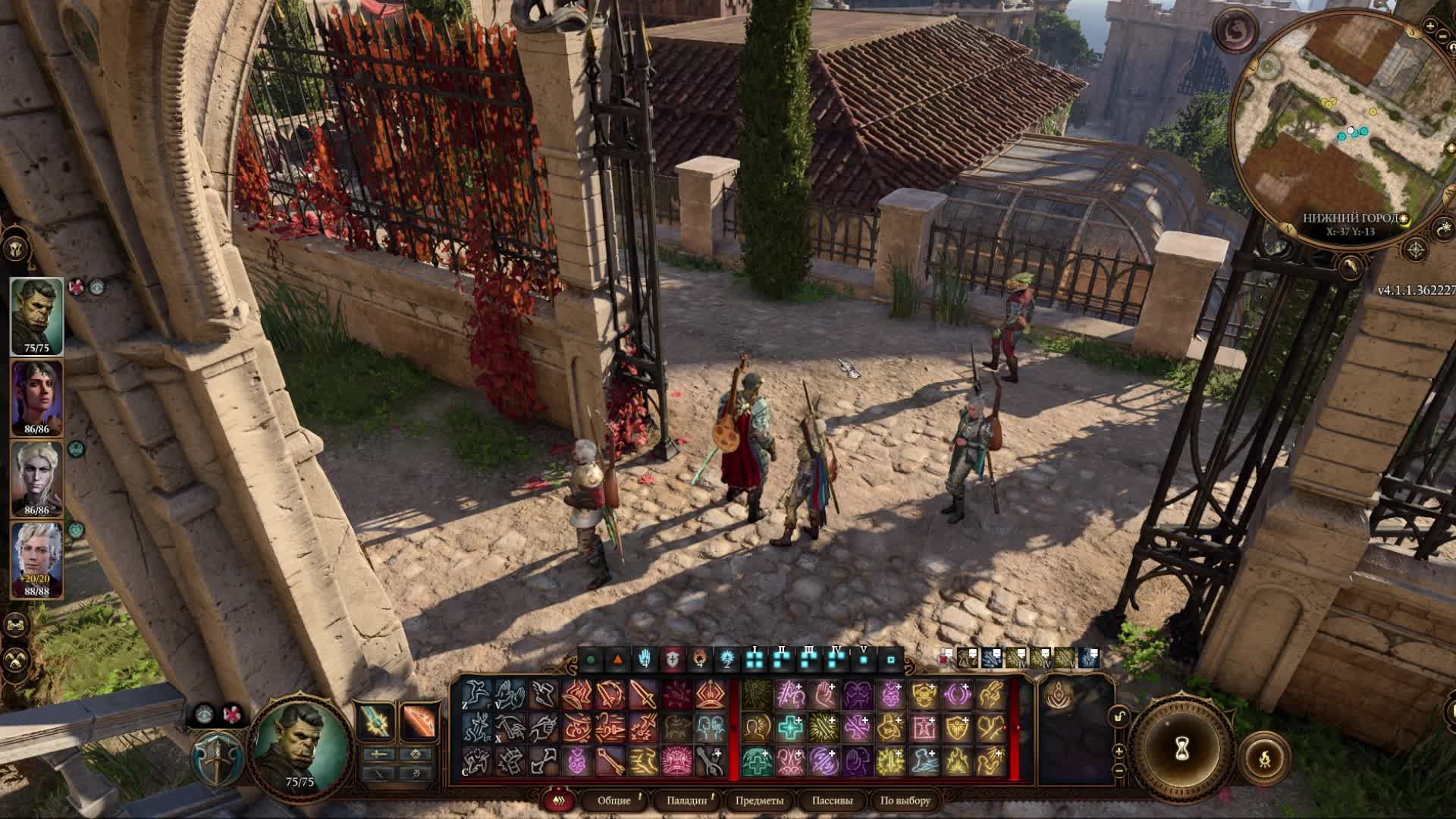Show the Предметы hotbar tab

(x=759, y=800)
